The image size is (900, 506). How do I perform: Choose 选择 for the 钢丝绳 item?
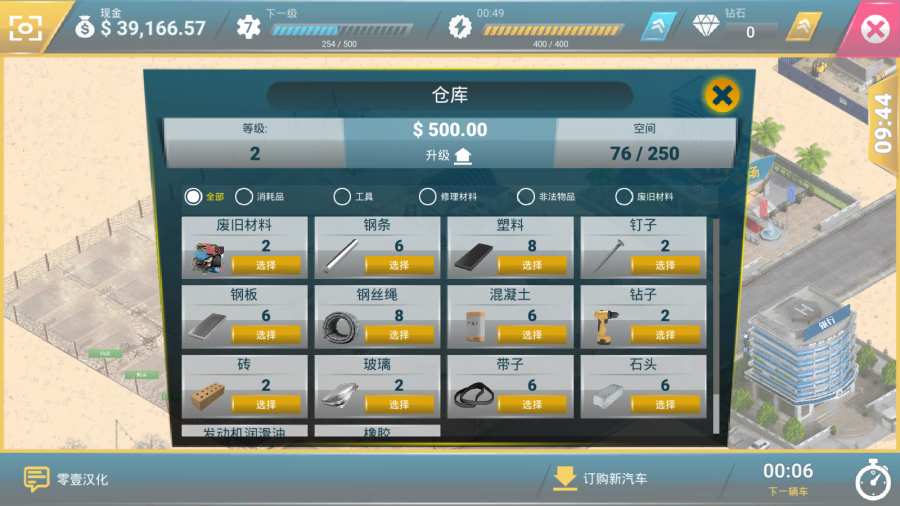[399, 335]
